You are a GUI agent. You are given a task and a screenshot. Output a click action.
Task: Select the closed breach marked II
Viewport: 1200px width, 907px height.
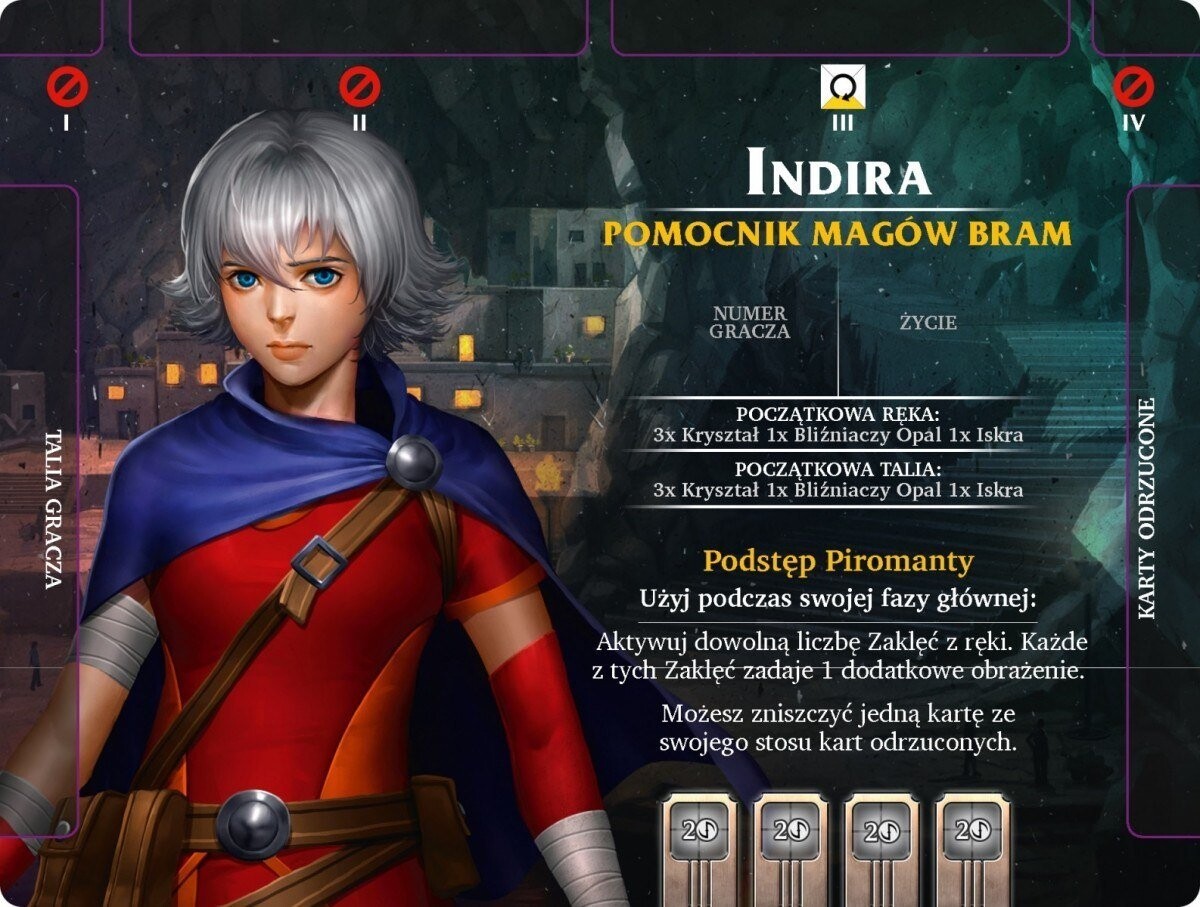pyautogui.click(x=359, y=88)
